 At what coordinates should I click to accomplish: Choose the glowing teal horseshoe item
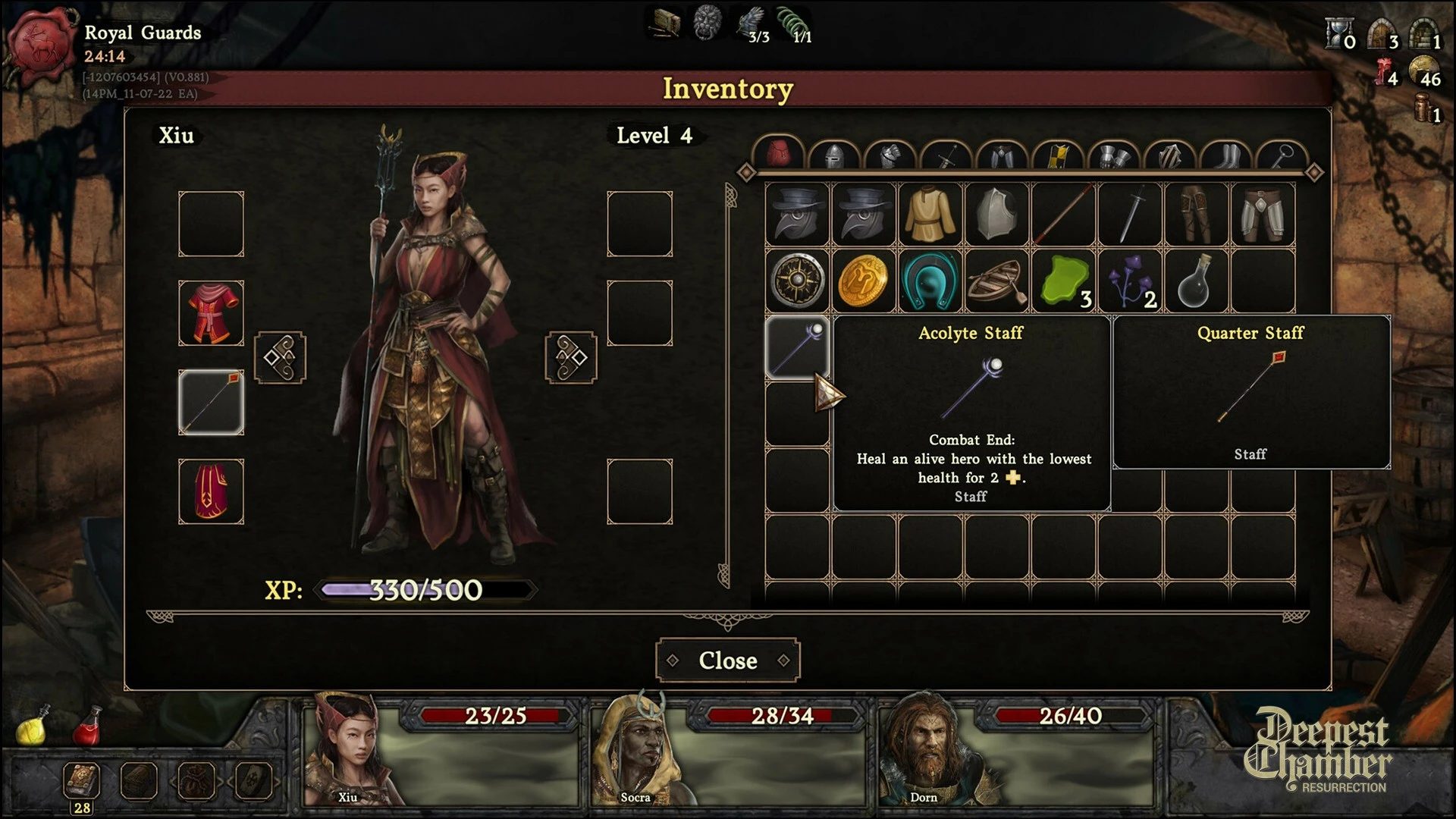pyautogui.click(x=930, y=281)
